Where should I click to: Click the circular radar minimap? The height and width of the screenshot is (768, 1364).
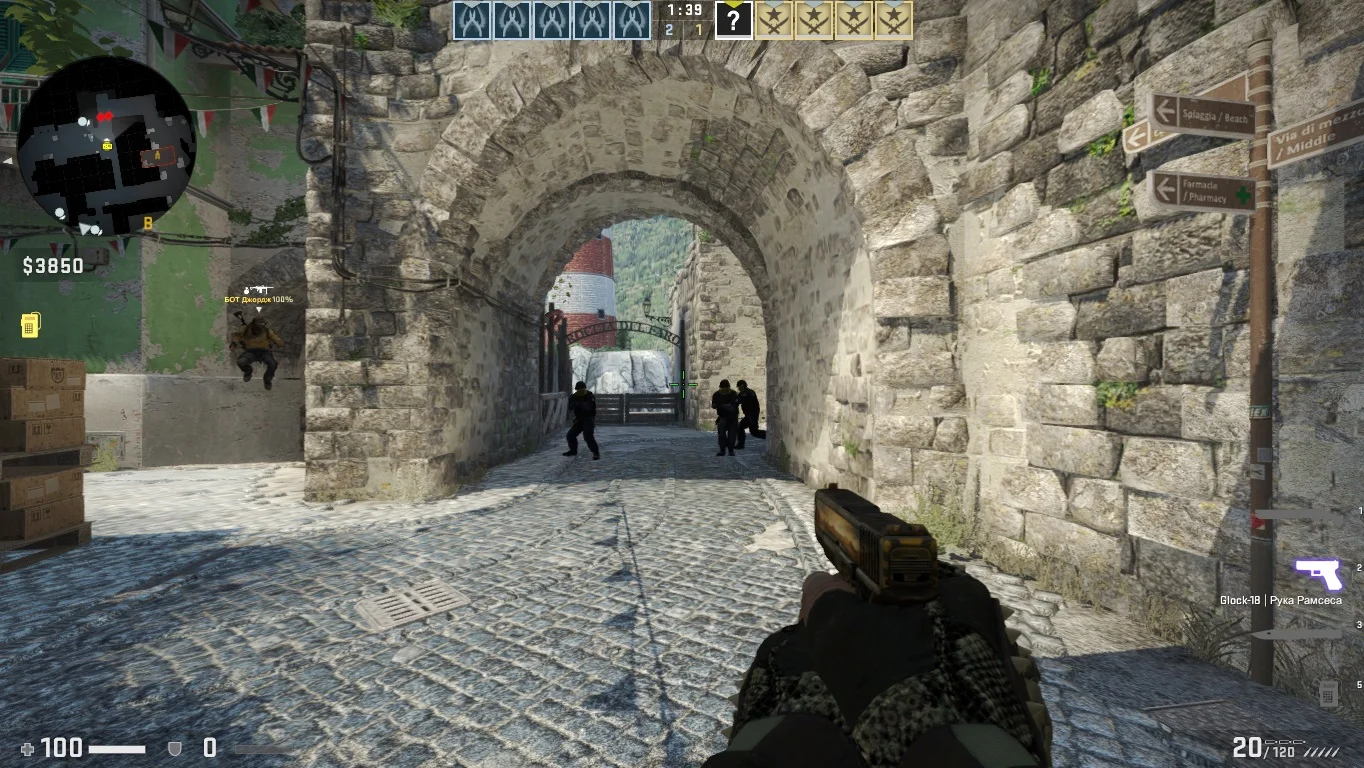[106, 144]
